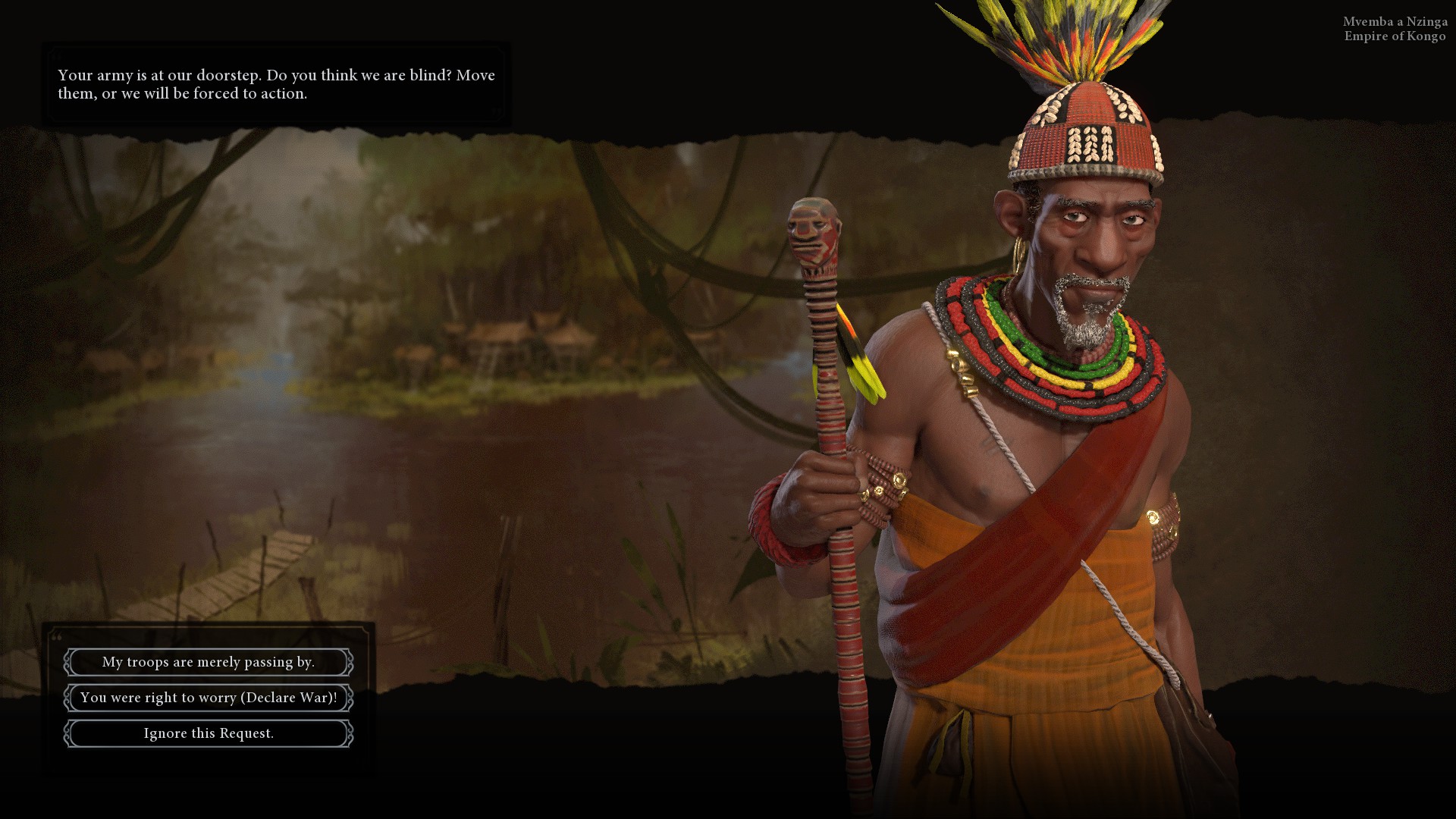The image size is (1456, 819).
Task: Reply "My troops are merely passing by."
Action: click(x=209, y=662)
